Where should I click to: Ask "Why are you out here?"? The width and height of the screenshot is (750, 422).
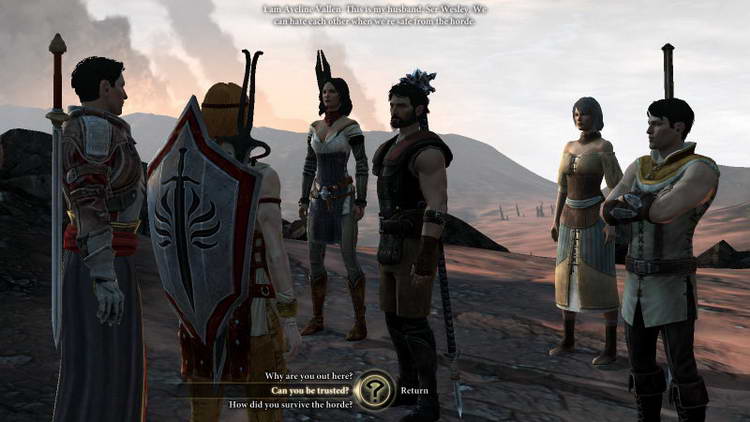click(307, 376)
